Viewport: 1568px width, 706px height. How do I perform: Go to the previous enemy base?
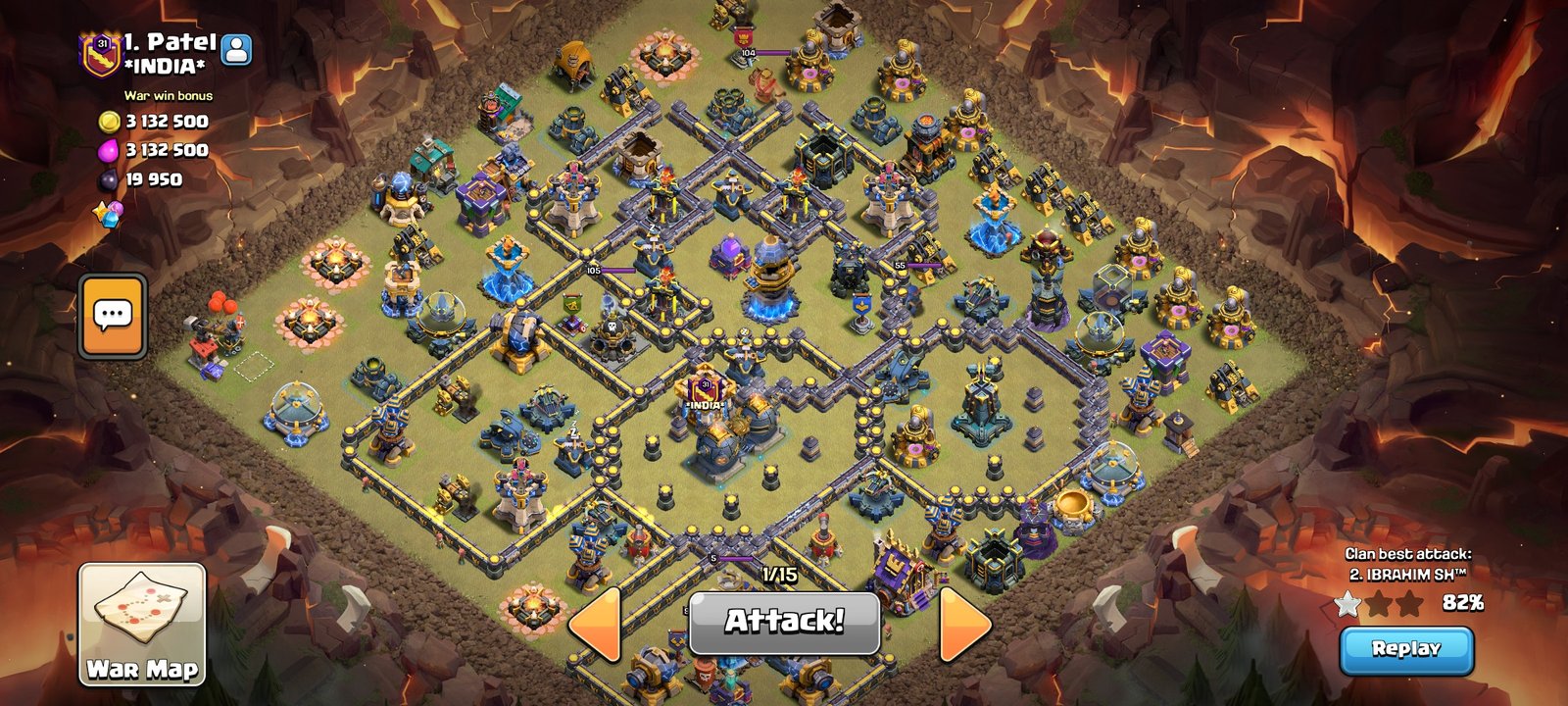pos(596,624)
